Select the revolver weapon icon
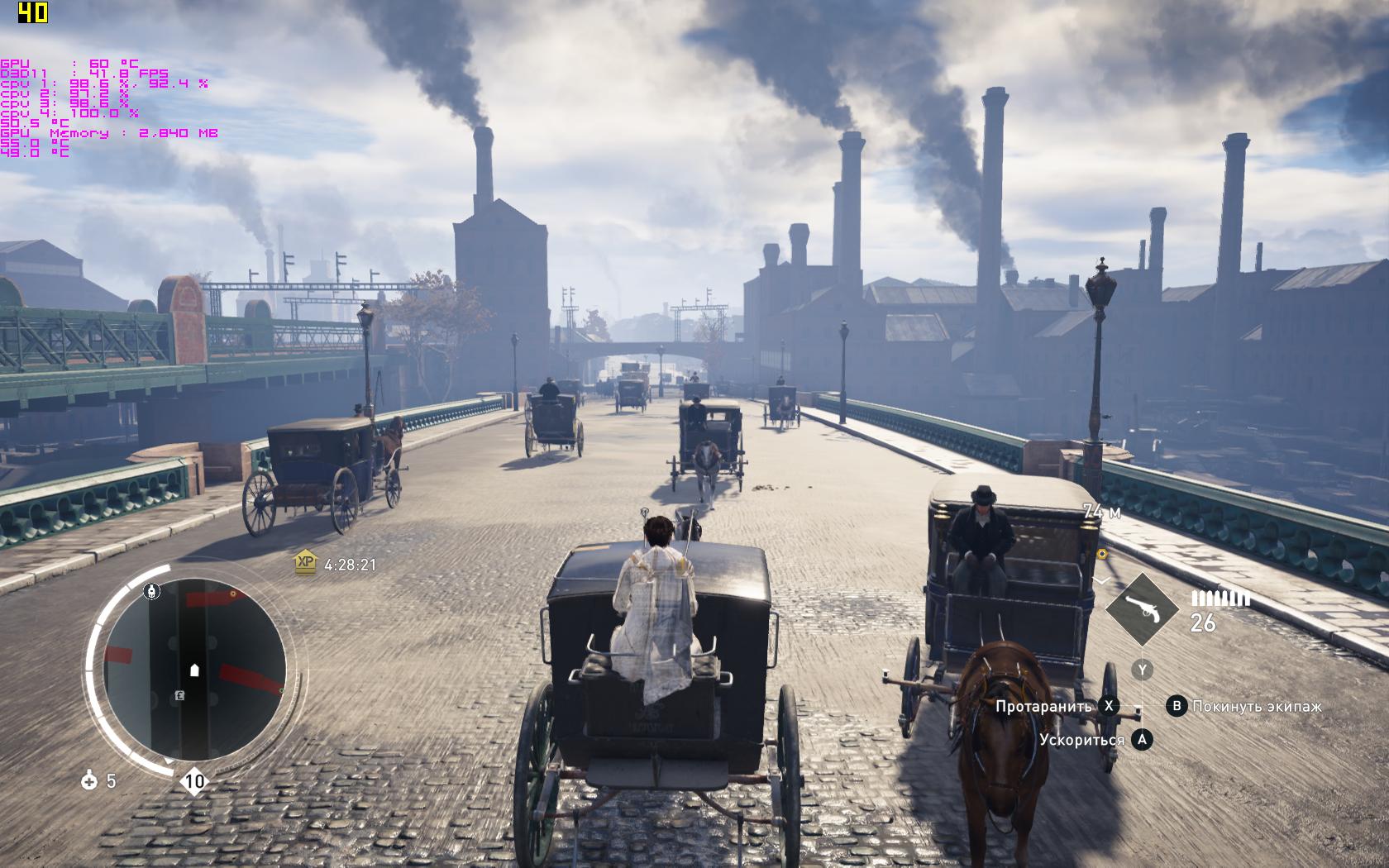This screenshot has height=868, width=1389. tap(1141, 610)
